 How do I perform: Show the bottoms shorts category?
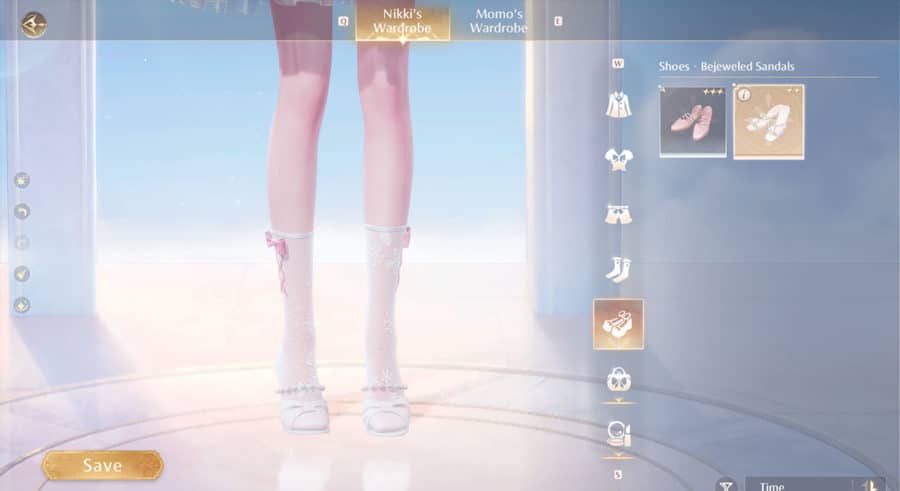tap(618, 213)
